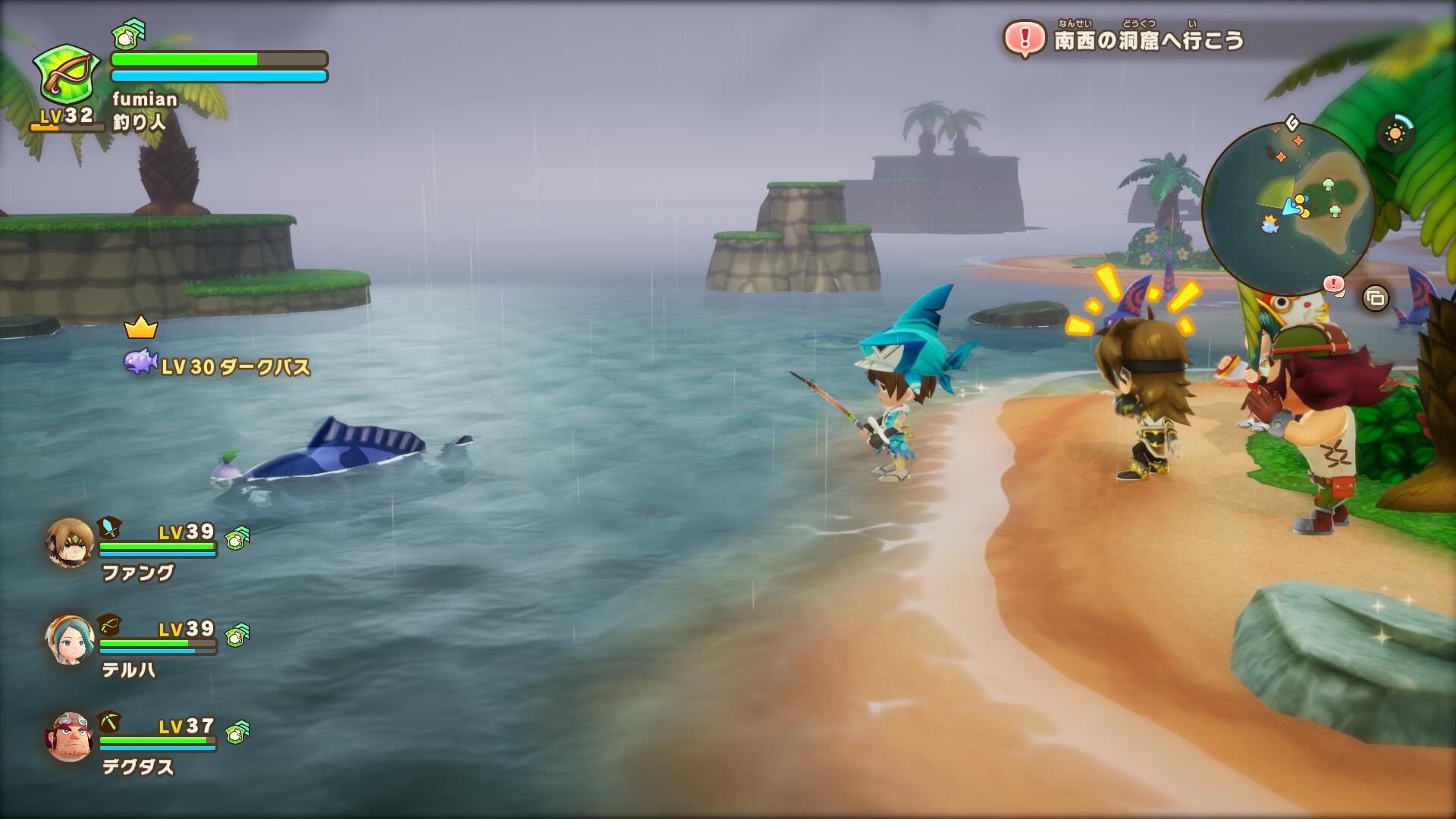Select party member ファング portrait
The width and height of the screenshot is (1456, 819).
70,543
